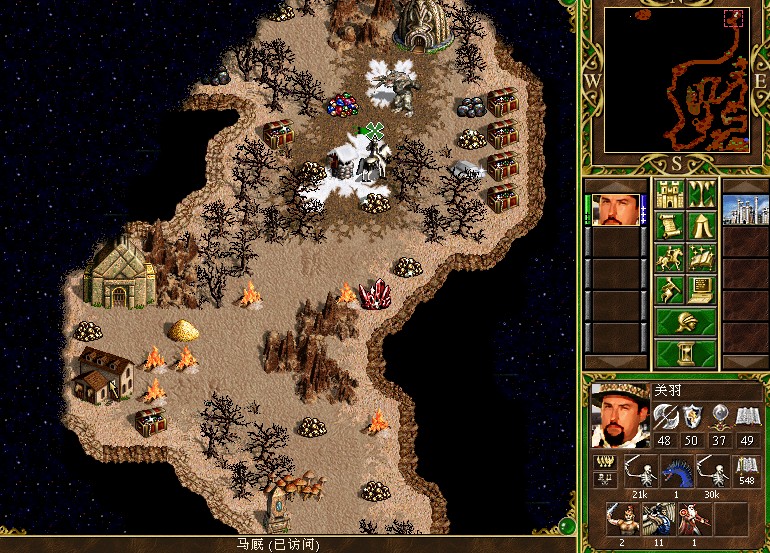770x553 pixels.
Task: Select next hero with the helmet button
Action: click(686, 323)
